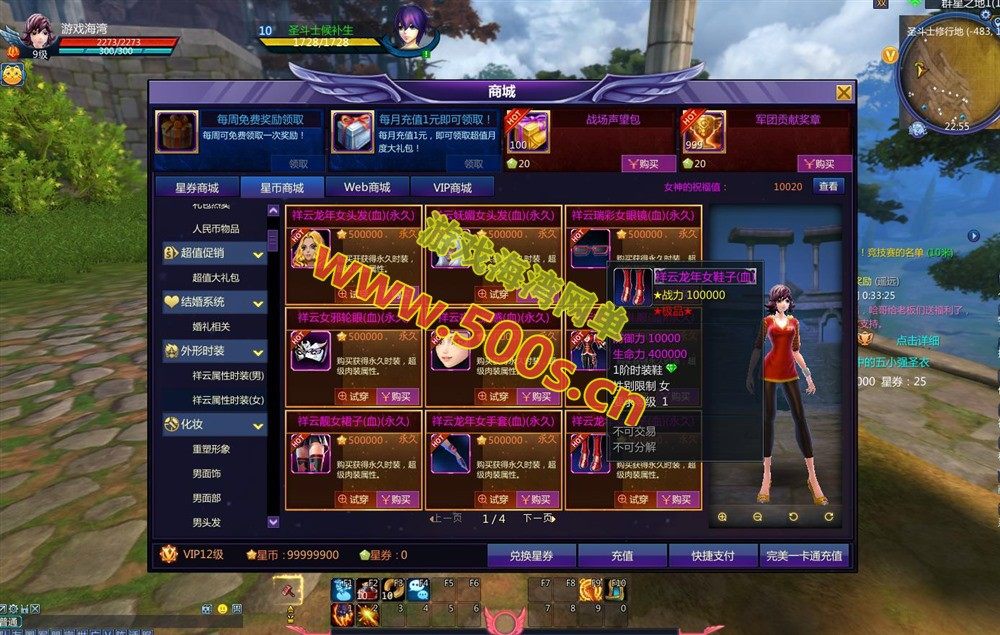Viewport: 1000px width, 635px height.
Task: Open the 结婚系统 category
Action: (x=214, y=302)
